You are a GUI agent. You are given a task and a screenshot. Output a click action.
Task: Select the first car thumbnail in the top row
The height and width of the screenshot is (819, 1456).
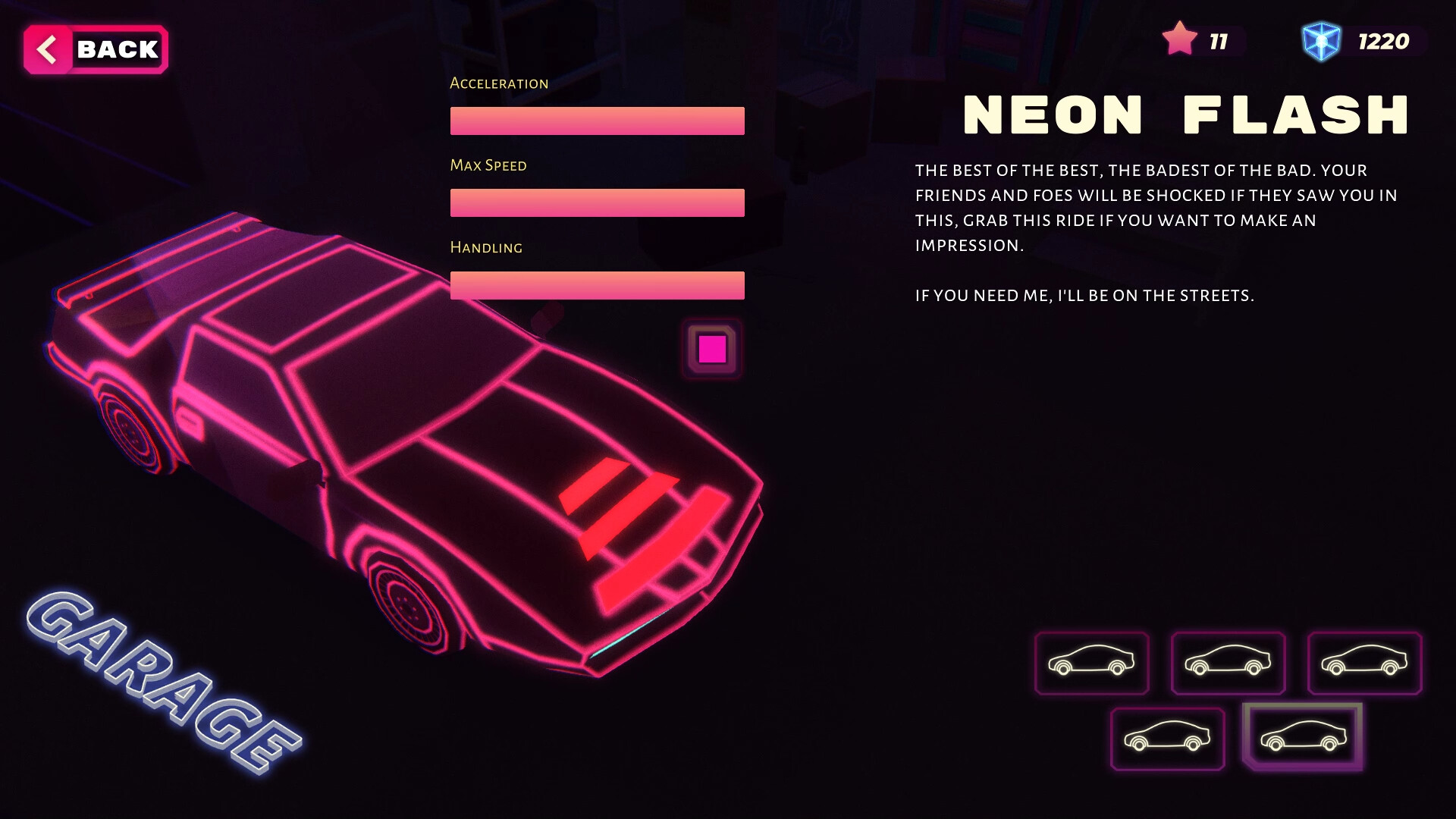pyautogui.click(x=1092, y=664)
